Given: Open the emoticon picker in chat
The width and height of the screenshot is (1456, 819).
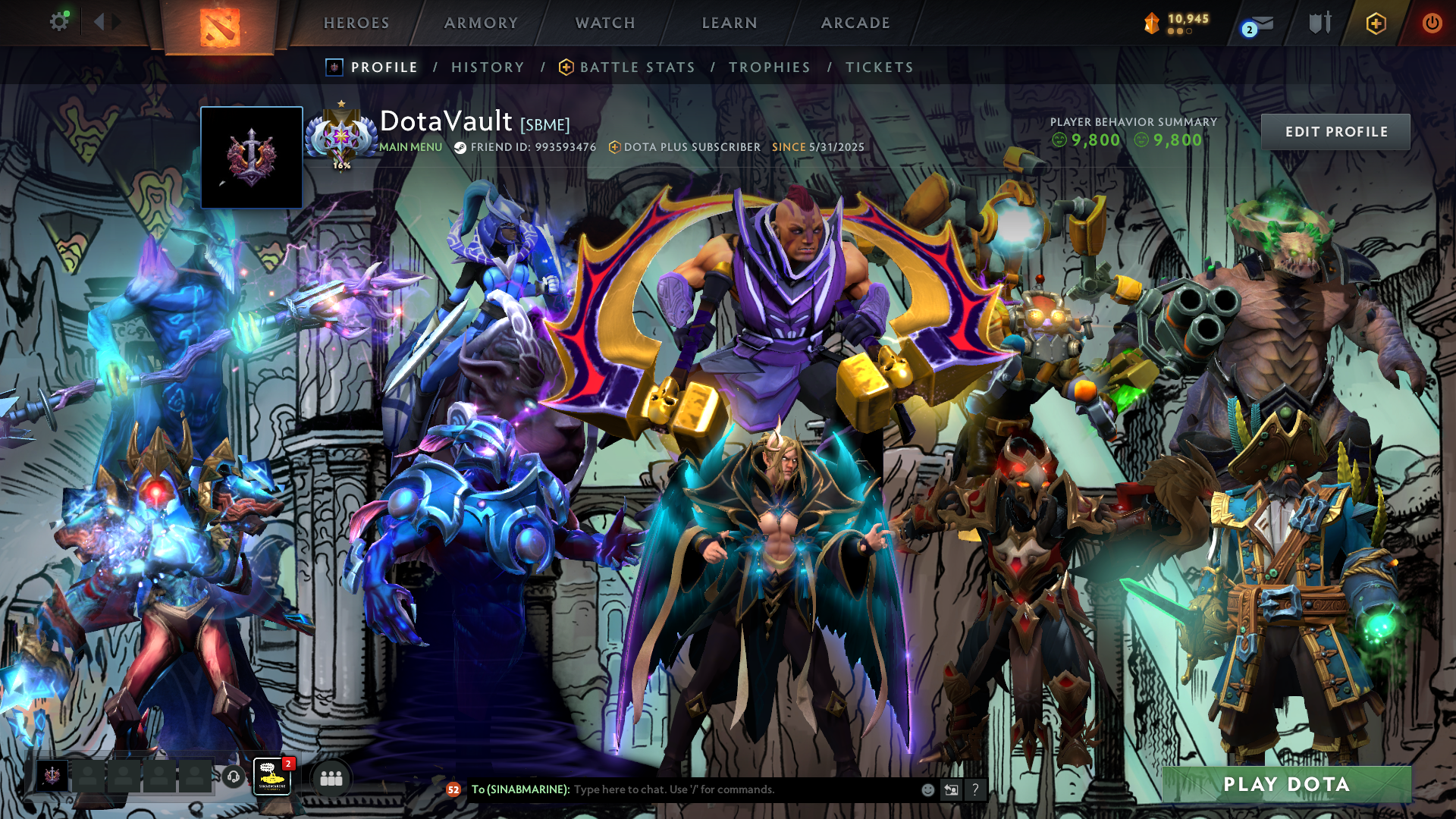Looking at the screenshot, I should pos(927,789).
